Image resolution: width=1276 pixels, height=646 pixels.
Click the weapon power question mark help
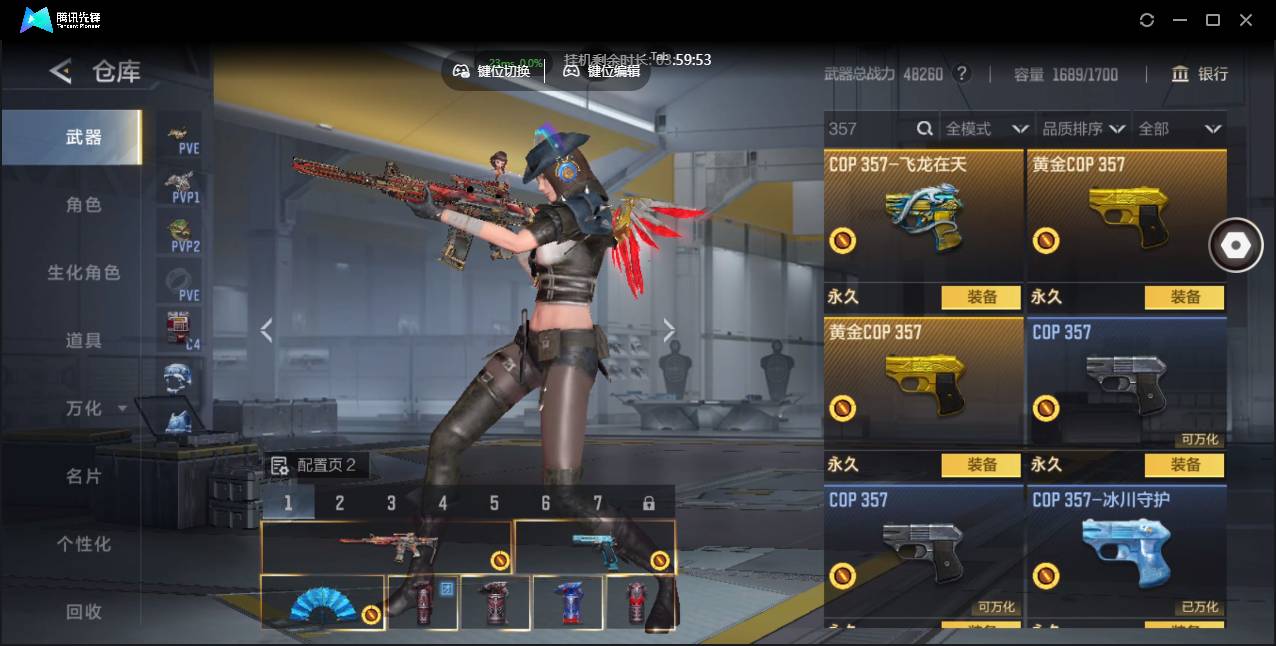pyautogui.click(x=962, y=74)
